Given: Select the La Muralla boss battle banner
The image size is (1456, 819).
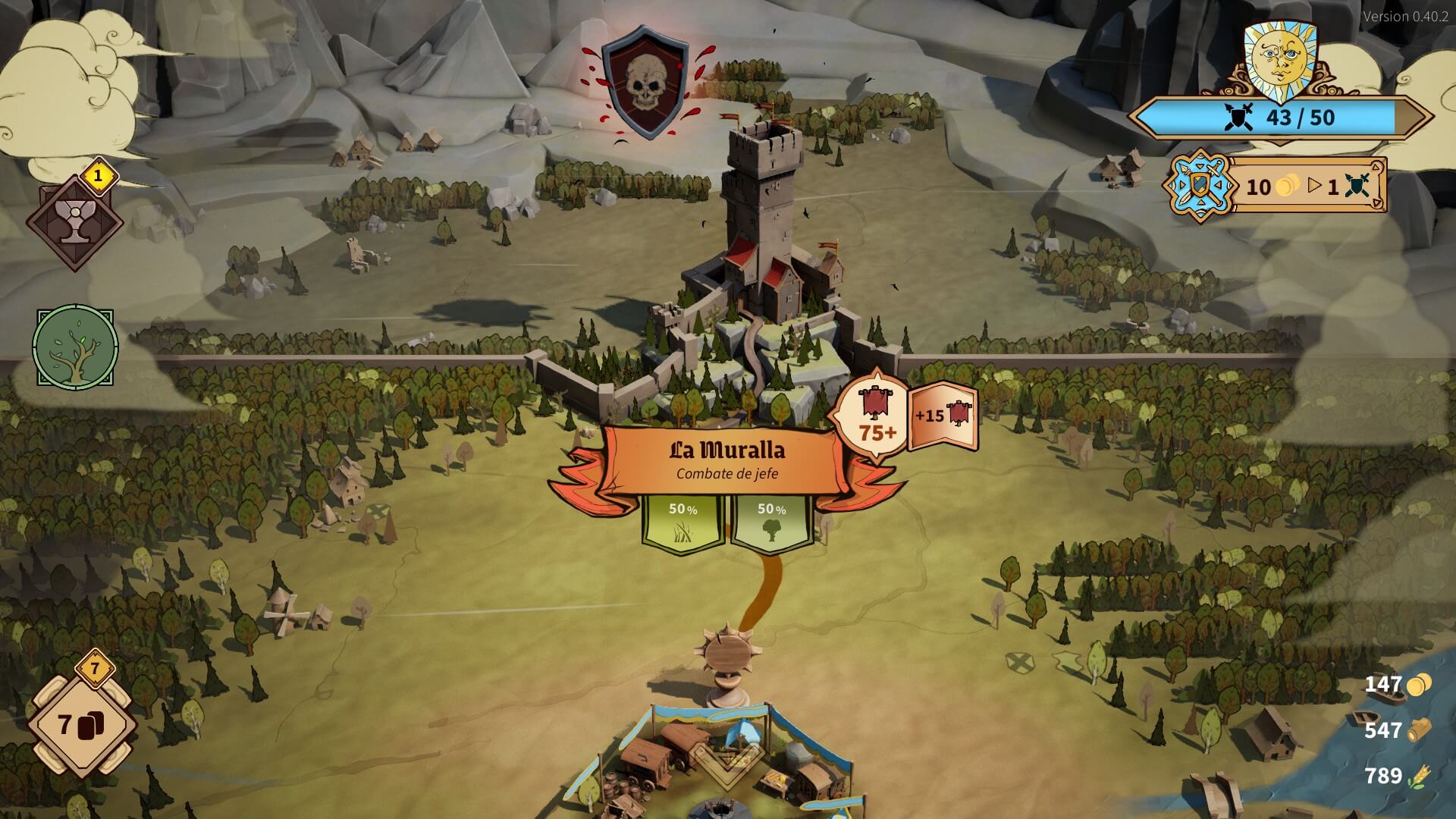Looking at the screenshot, I should click(x=726, y=460).
